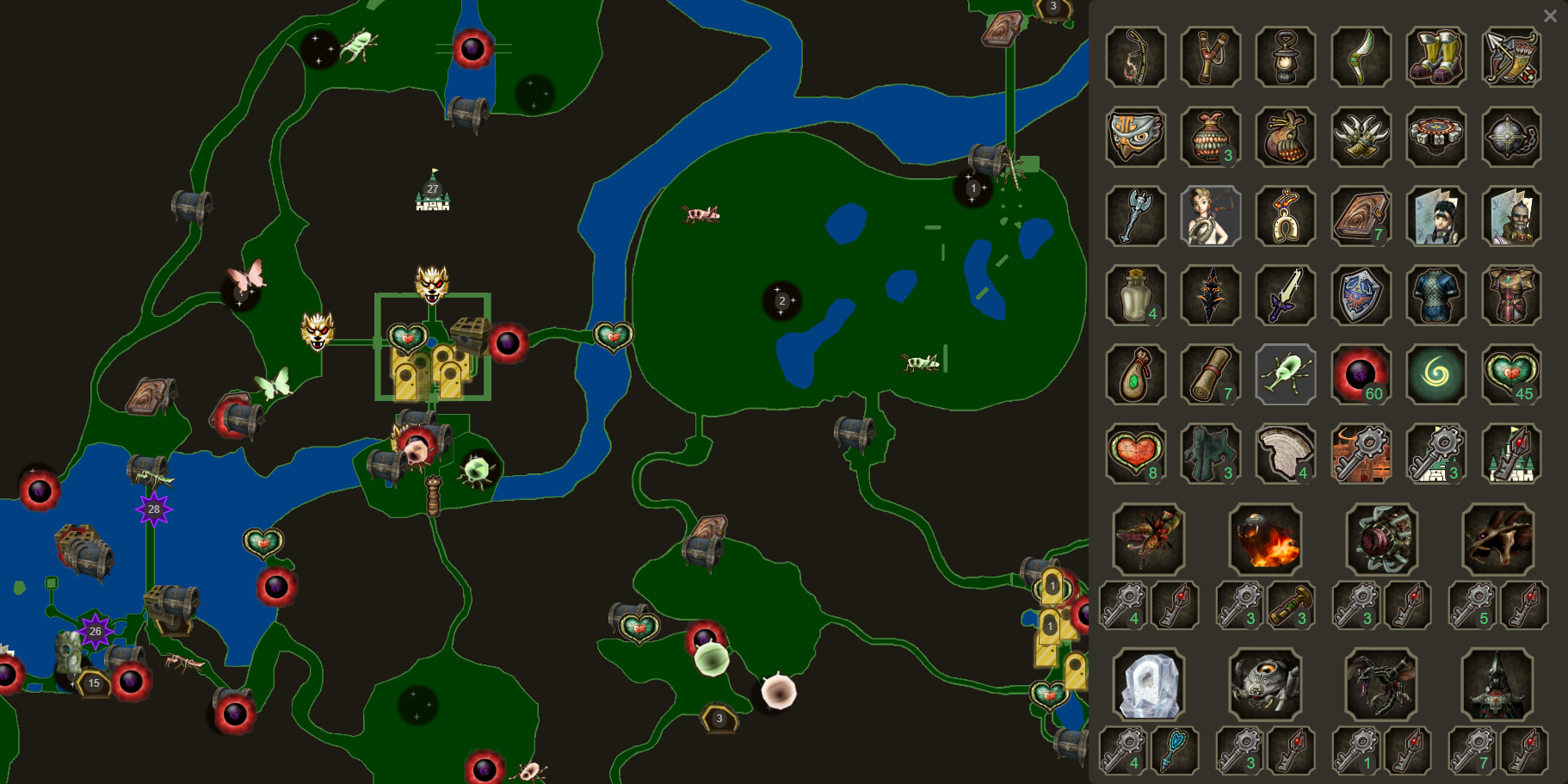Select the Iron Boots icon
This screenshot has height=784, width=1568.
(x=1435, y=58)
